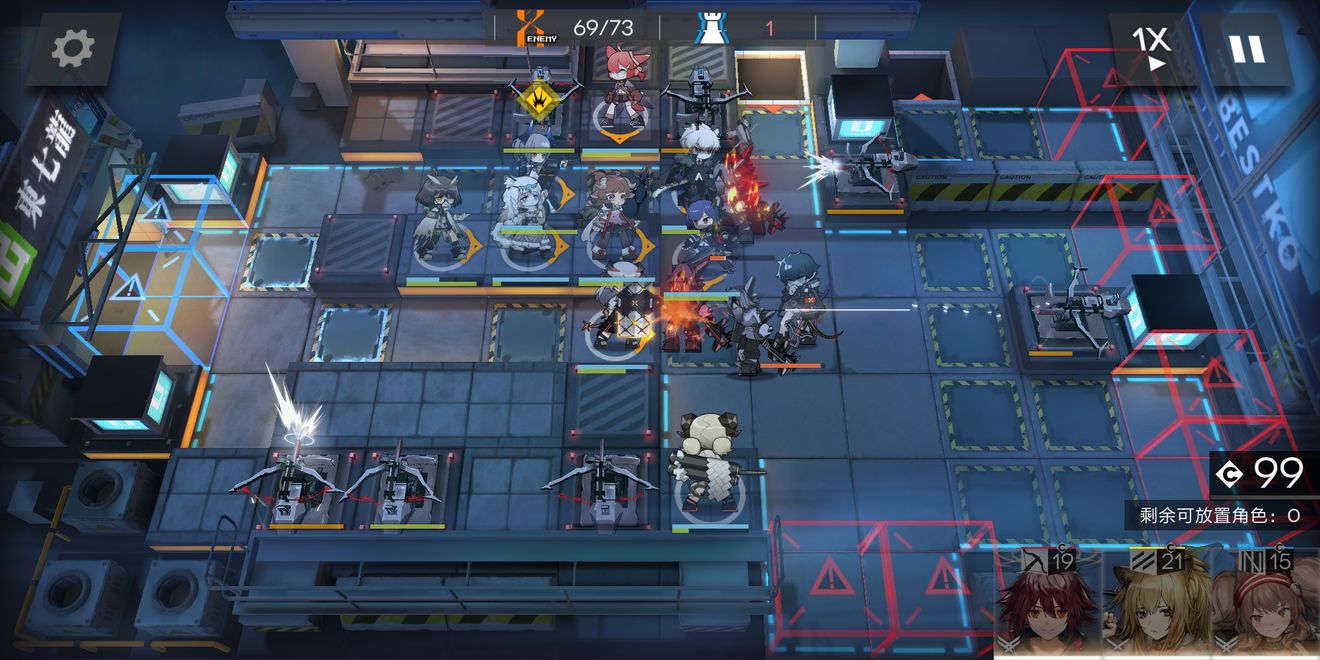
Task: Open the gear settings menu
Action: tap(73, 48)
